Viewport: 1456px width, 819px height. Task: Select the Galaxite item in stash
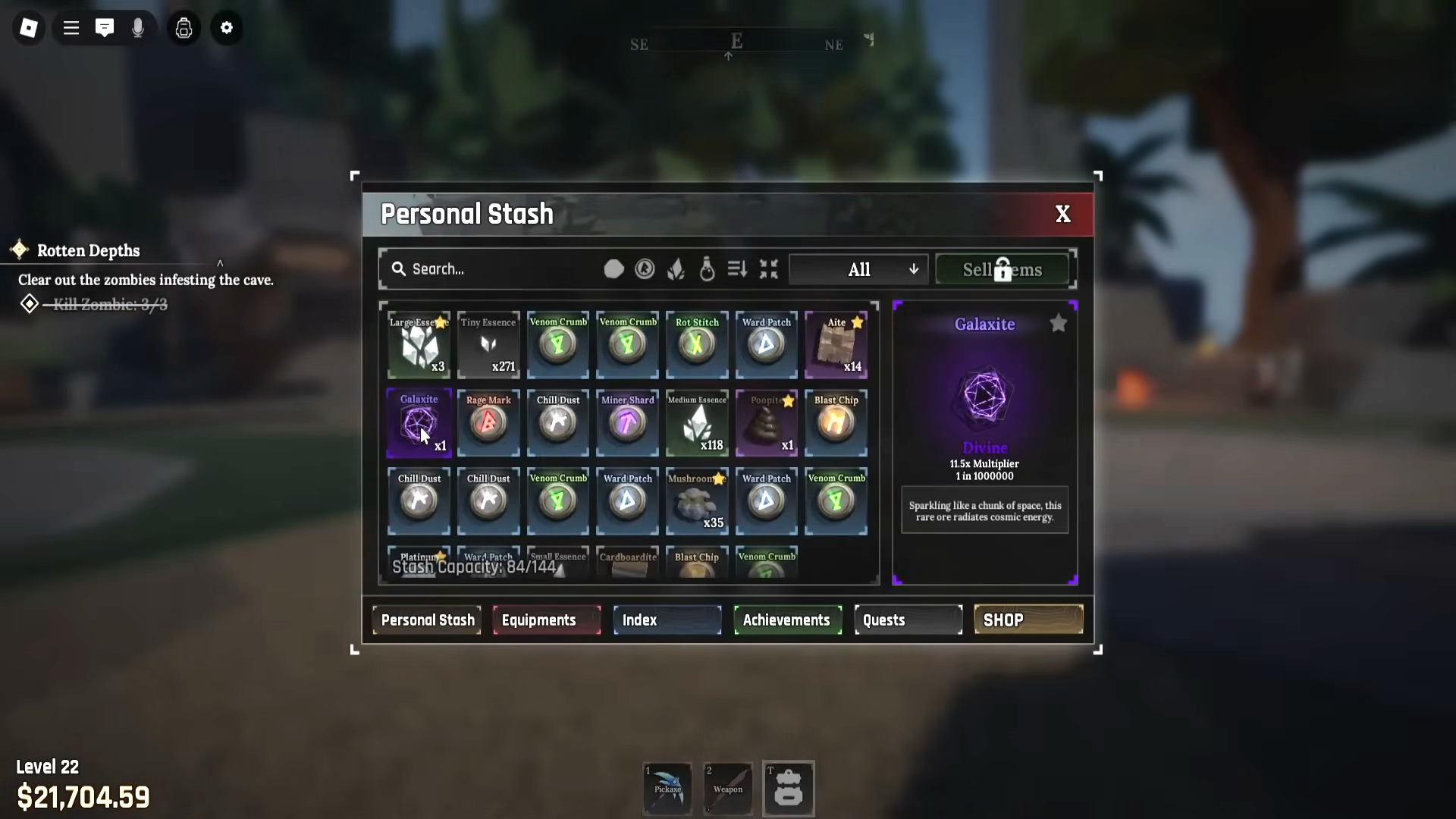(418, 423)
